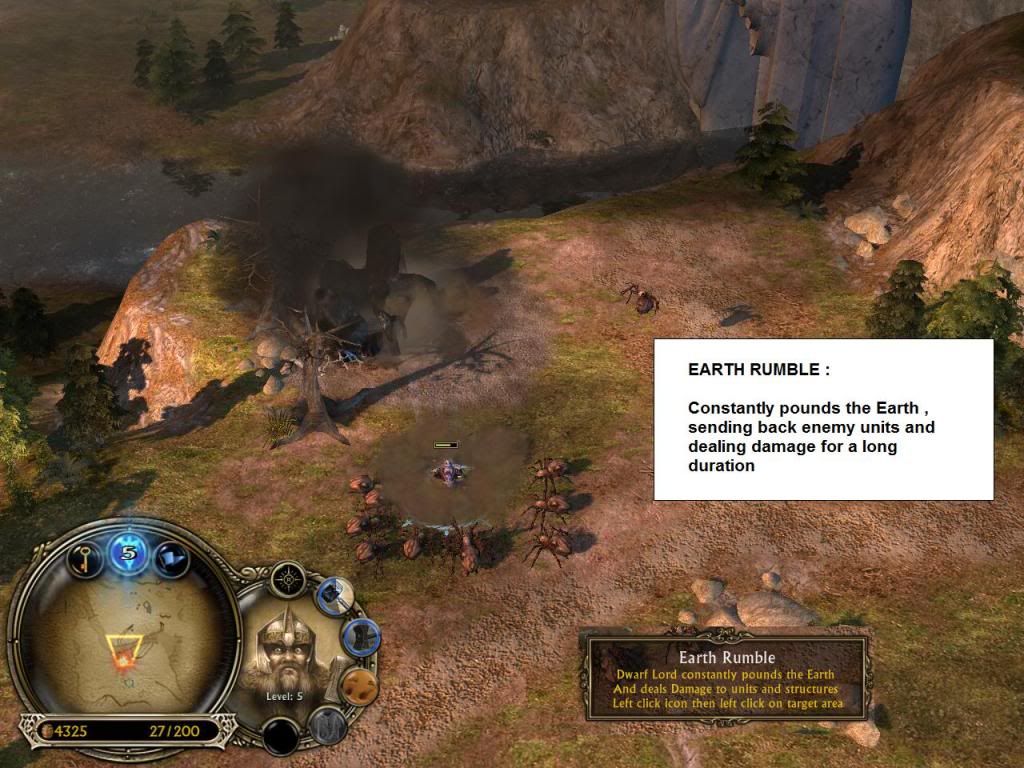Activate the Earth Rumble cracked-ground ability
This screenshot has width=1024, height=768.
pyautogui.click(x=357, y=685)
